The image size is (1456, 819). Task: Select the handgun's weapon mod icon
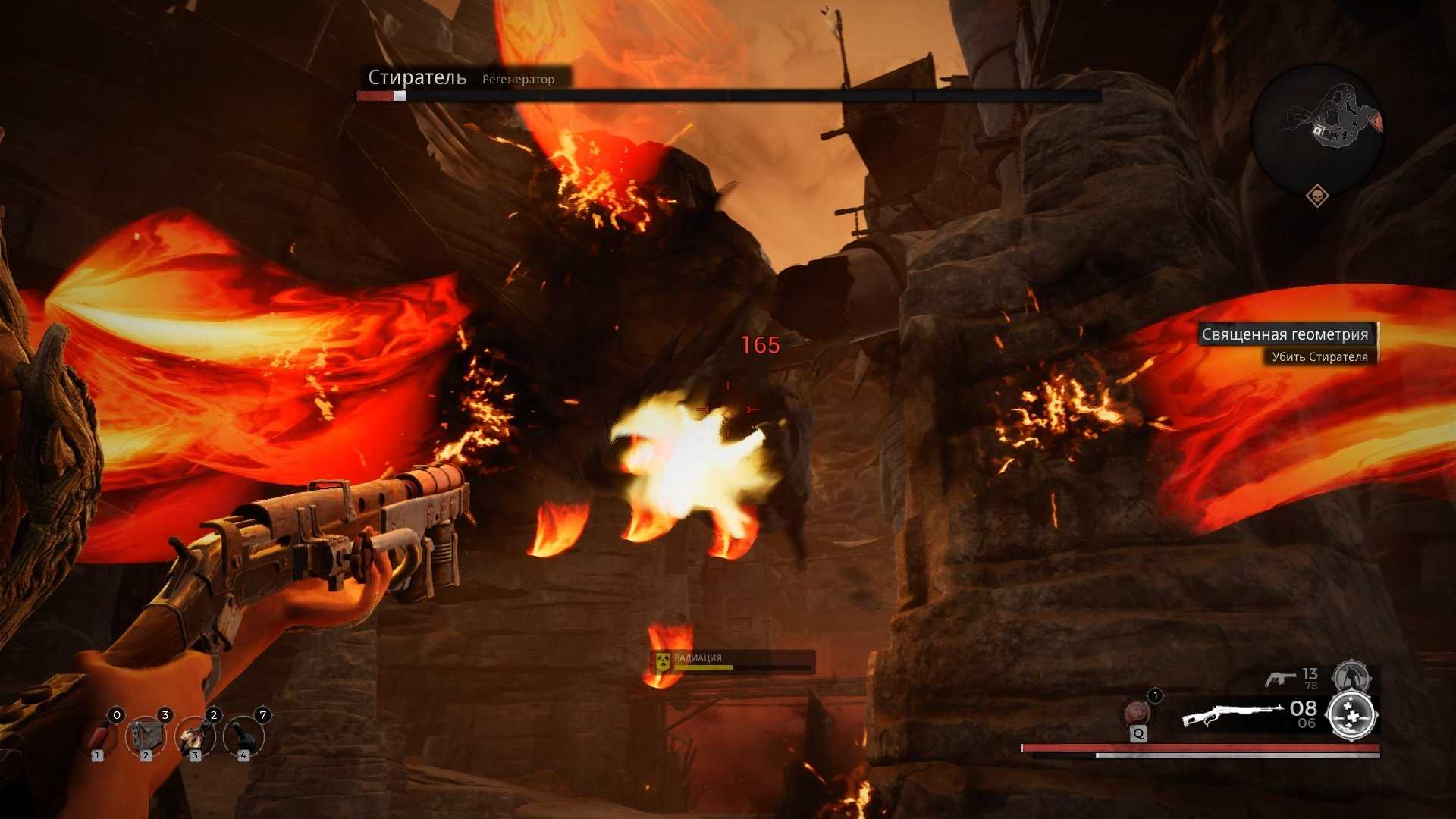click(x=1351, y=675)
